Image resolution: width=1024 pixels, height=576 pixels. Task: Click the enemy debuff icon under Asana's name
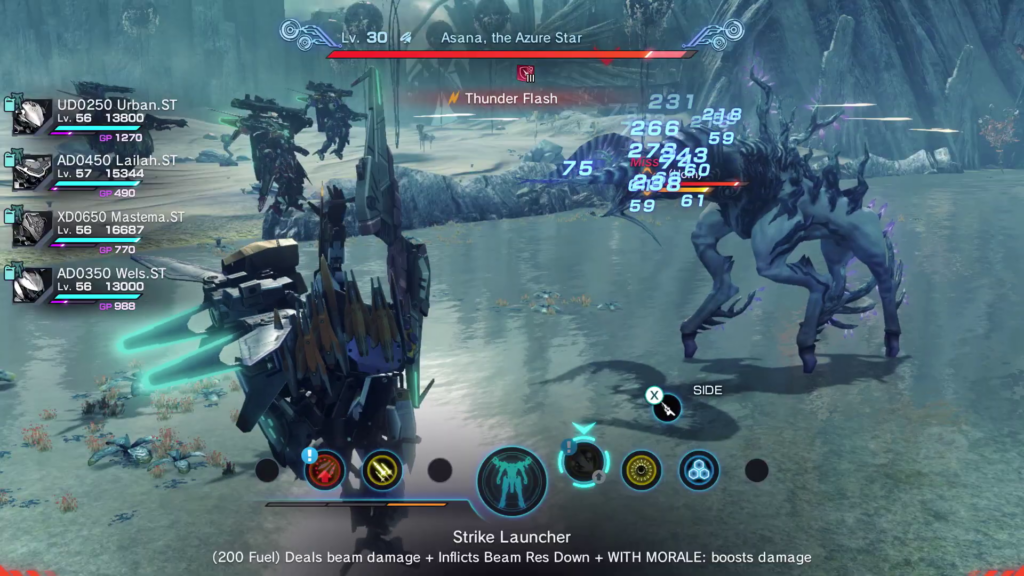[x=525, y=73]
